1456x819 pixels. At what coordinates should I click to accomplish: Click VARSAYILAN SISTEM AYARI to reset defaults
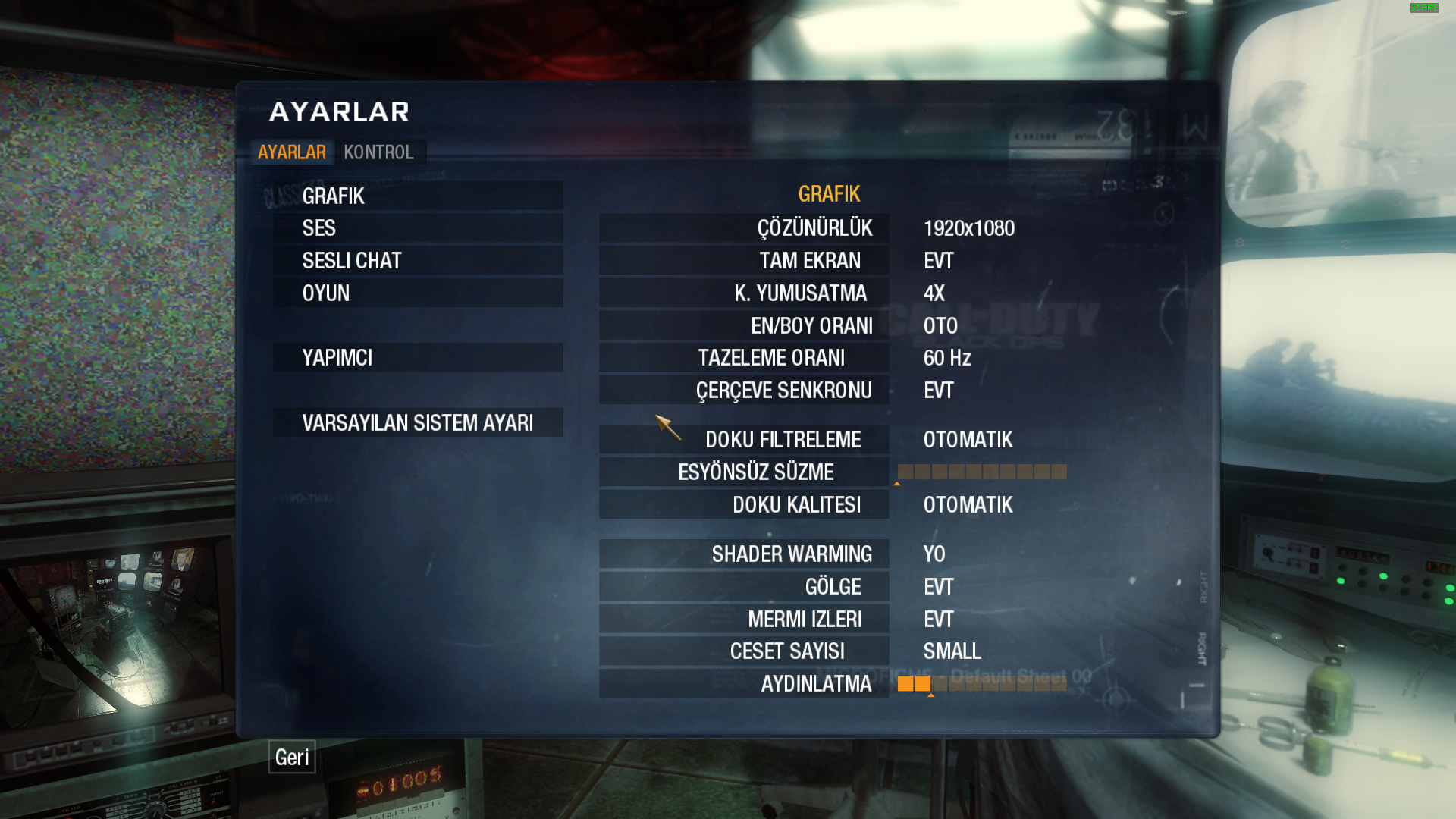pyautogui.click(x=418, y=423)
